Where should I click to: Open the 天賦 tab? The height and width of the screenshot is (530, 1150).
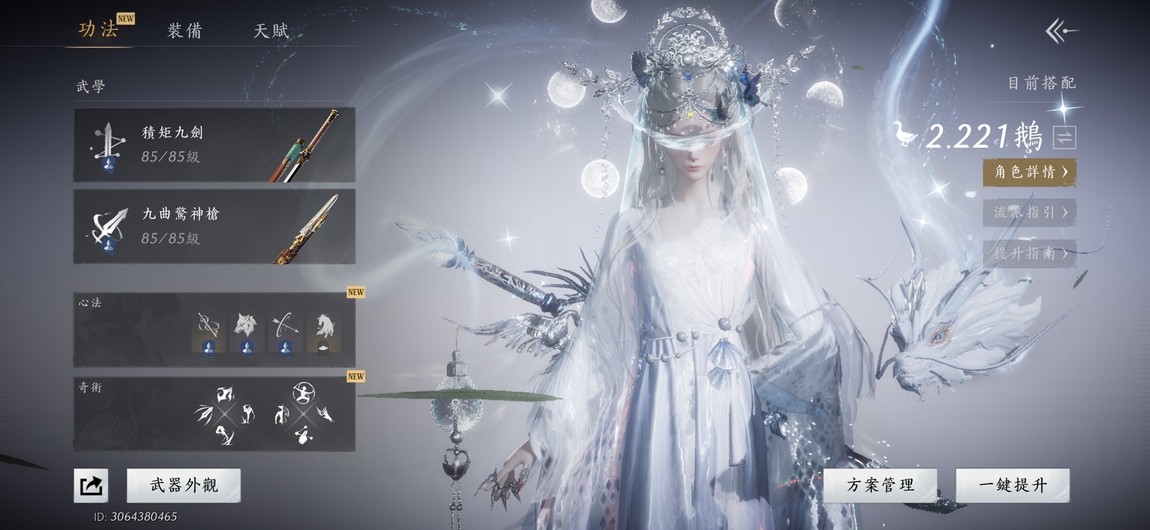pos(271,30)
